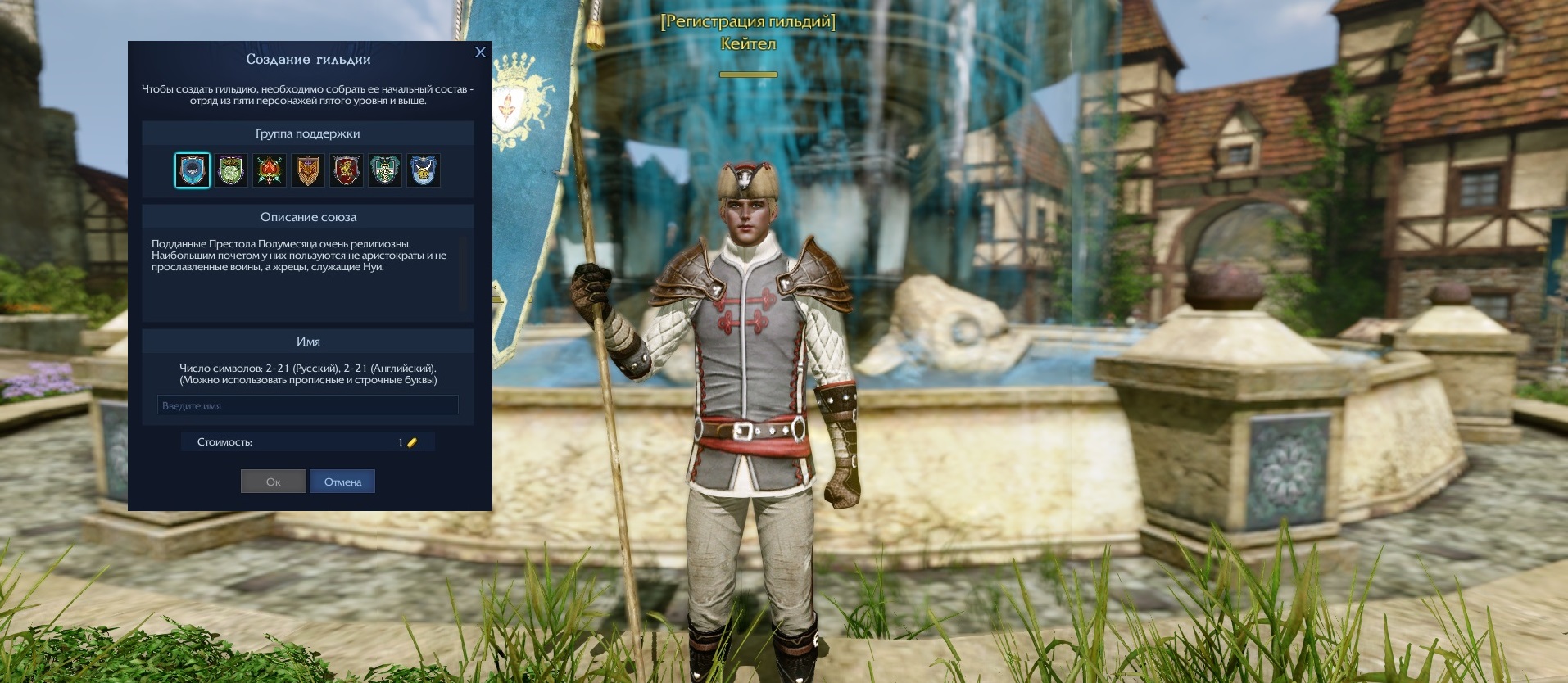Viewport: 1568px width, 683px height.
Task: Click the union description scrollbar
Action: coord(463,274)
